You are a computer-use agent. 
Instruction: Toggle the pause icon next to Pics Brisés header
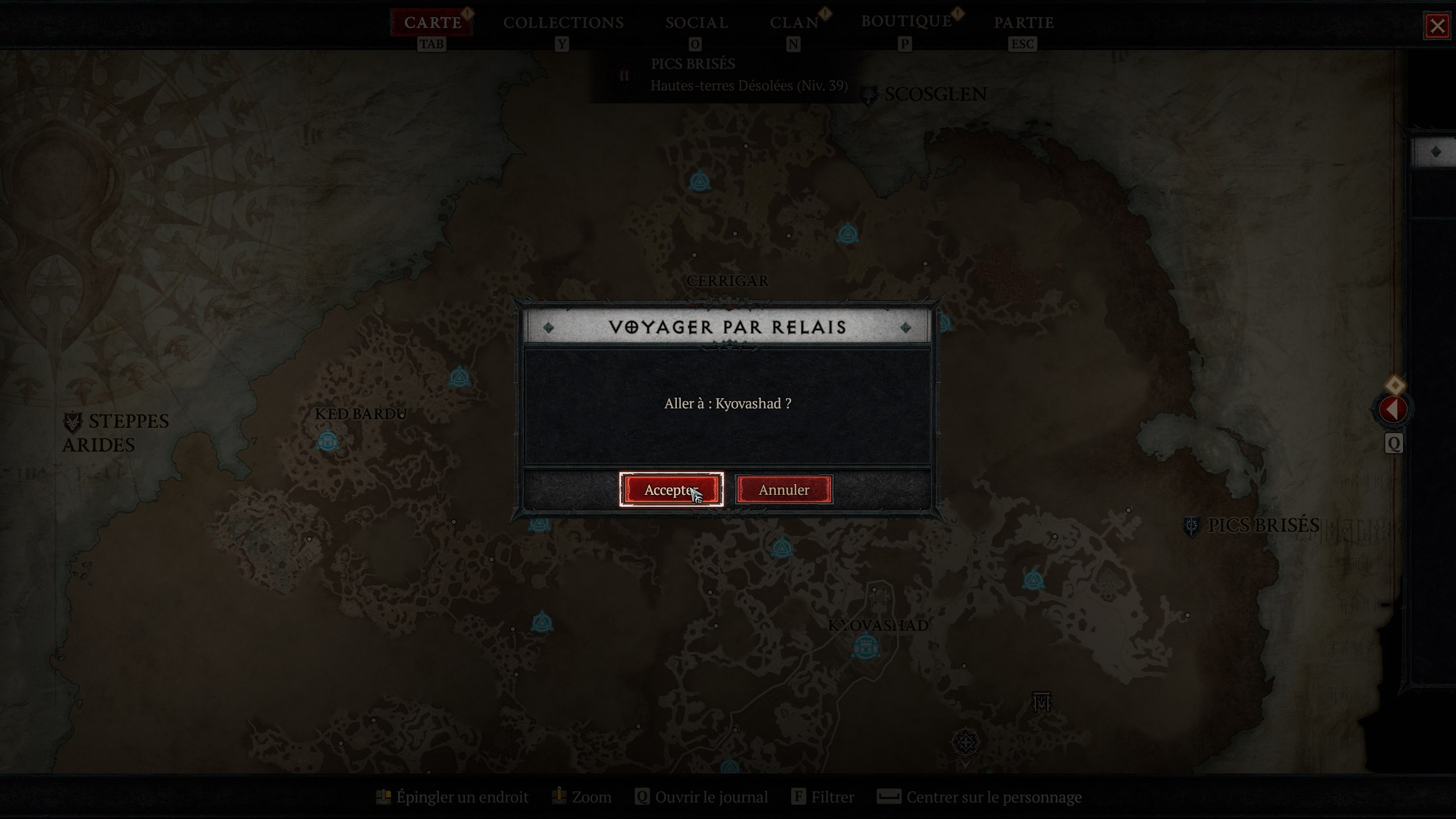coord(624,75)
